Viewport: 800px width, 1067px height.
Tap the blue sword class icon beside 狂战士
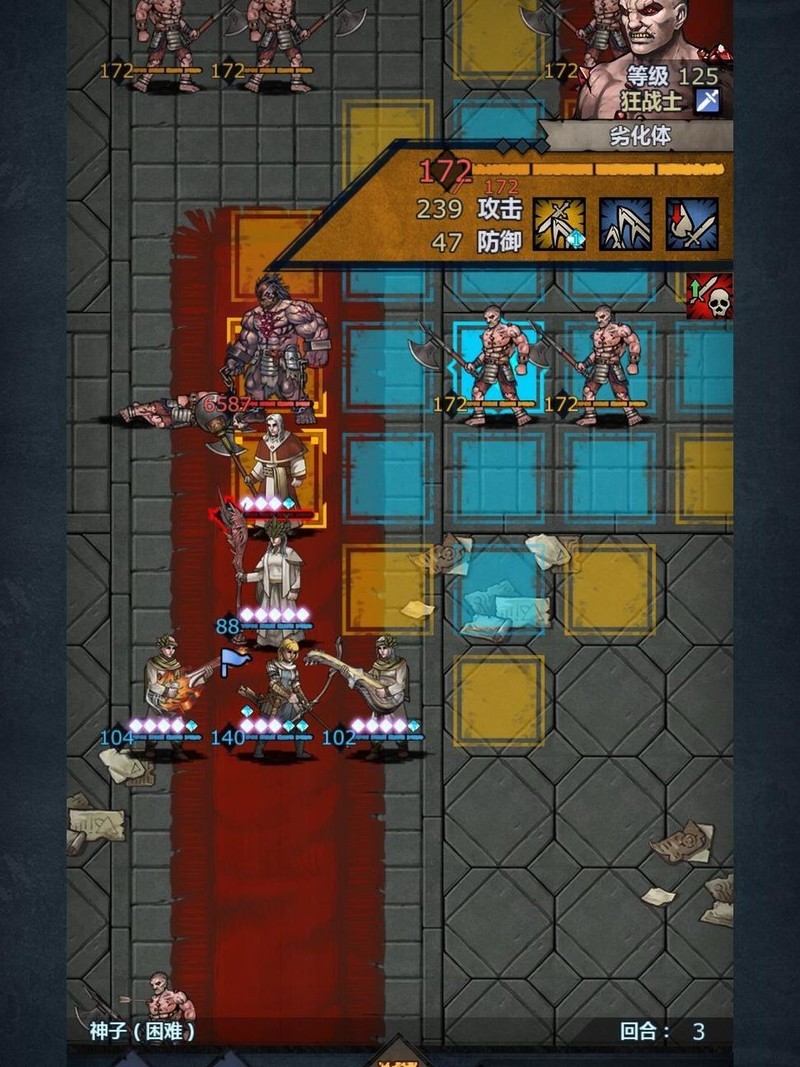(707, 101)
